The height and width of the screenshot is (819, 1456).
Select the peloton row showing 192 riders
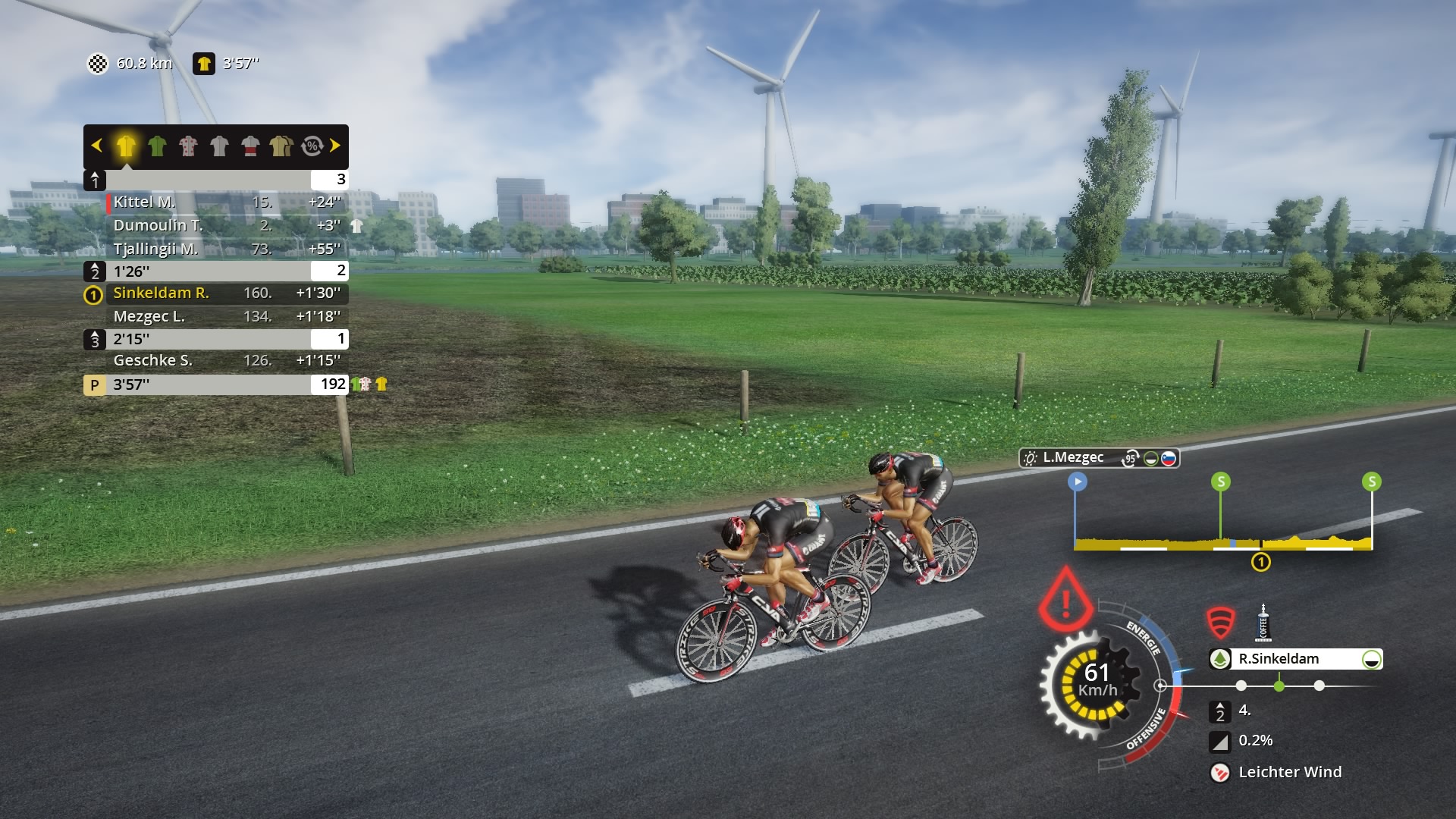[216, 384]
